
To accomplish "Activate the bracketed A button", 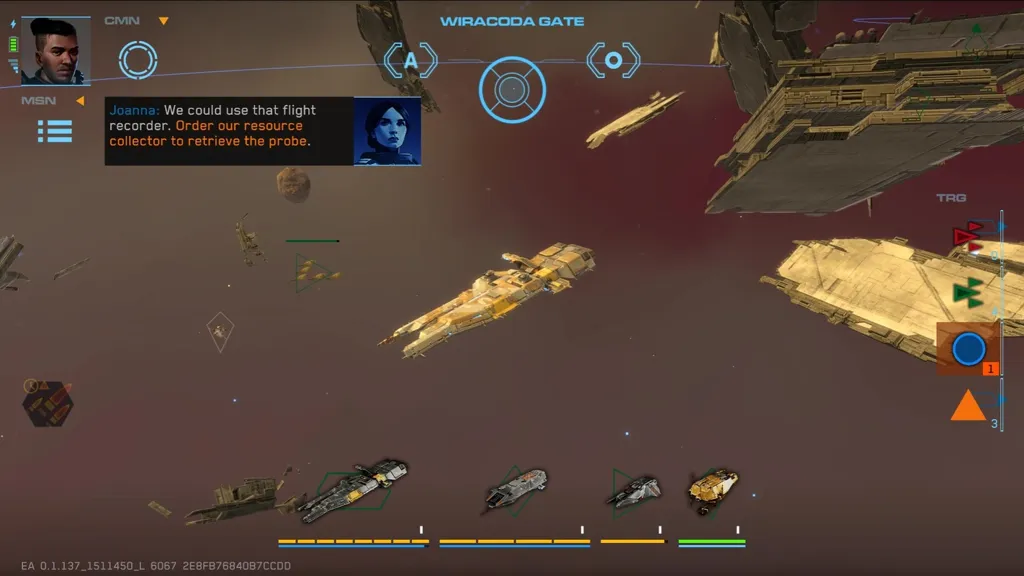I will [411, 61].
